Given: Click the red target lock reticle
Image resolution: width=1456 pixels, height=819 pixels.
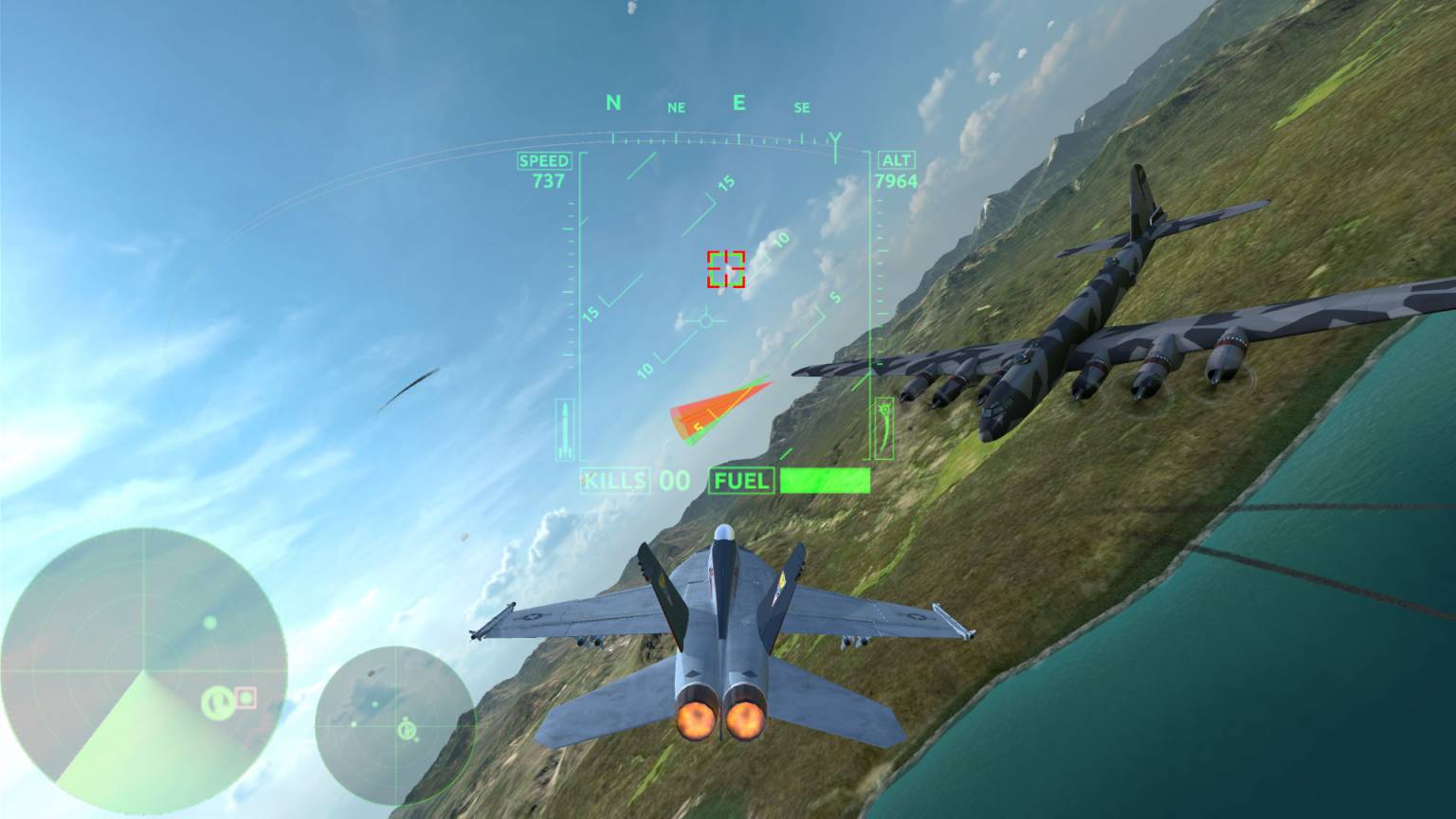Looking at the screenshot, I should pos(726,269).
